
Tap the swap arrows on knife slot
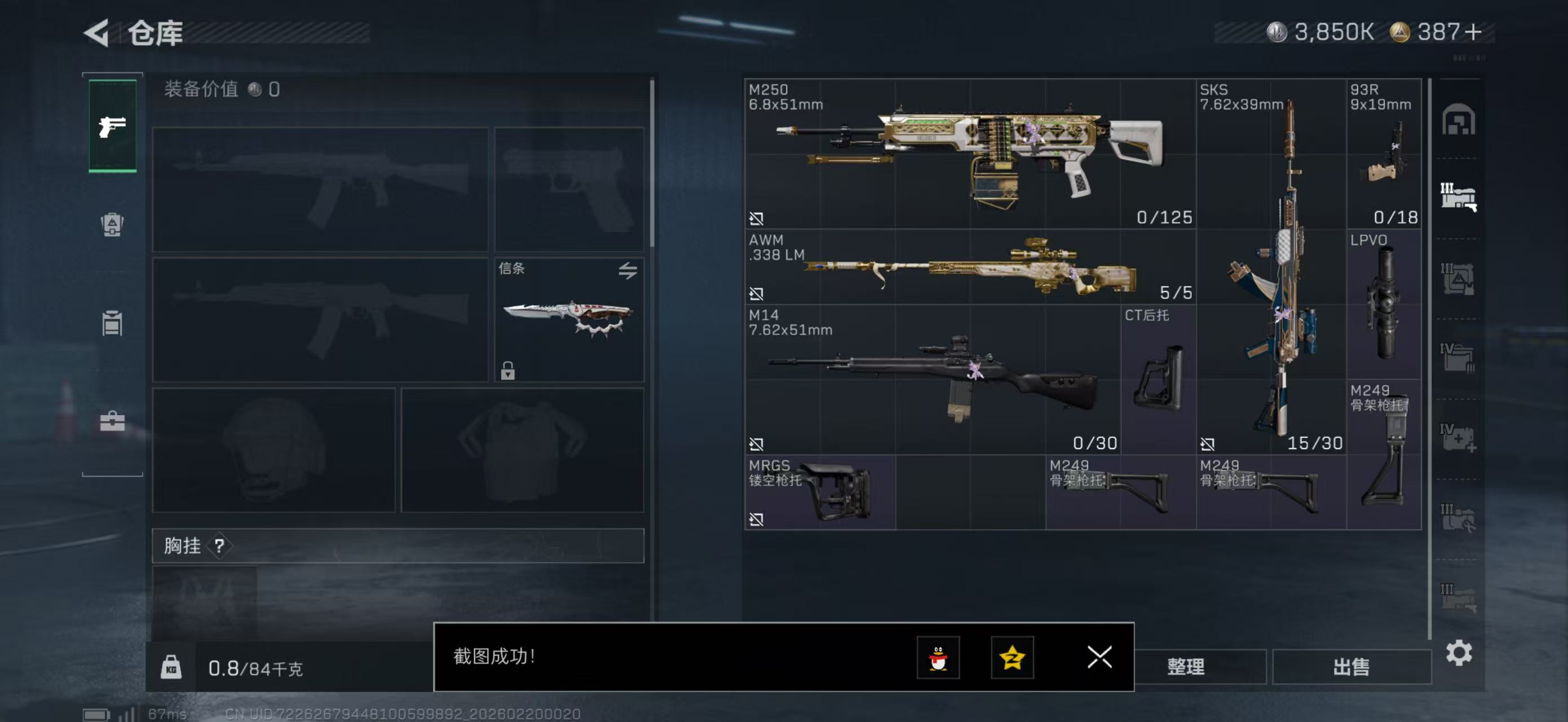point(628,270)
